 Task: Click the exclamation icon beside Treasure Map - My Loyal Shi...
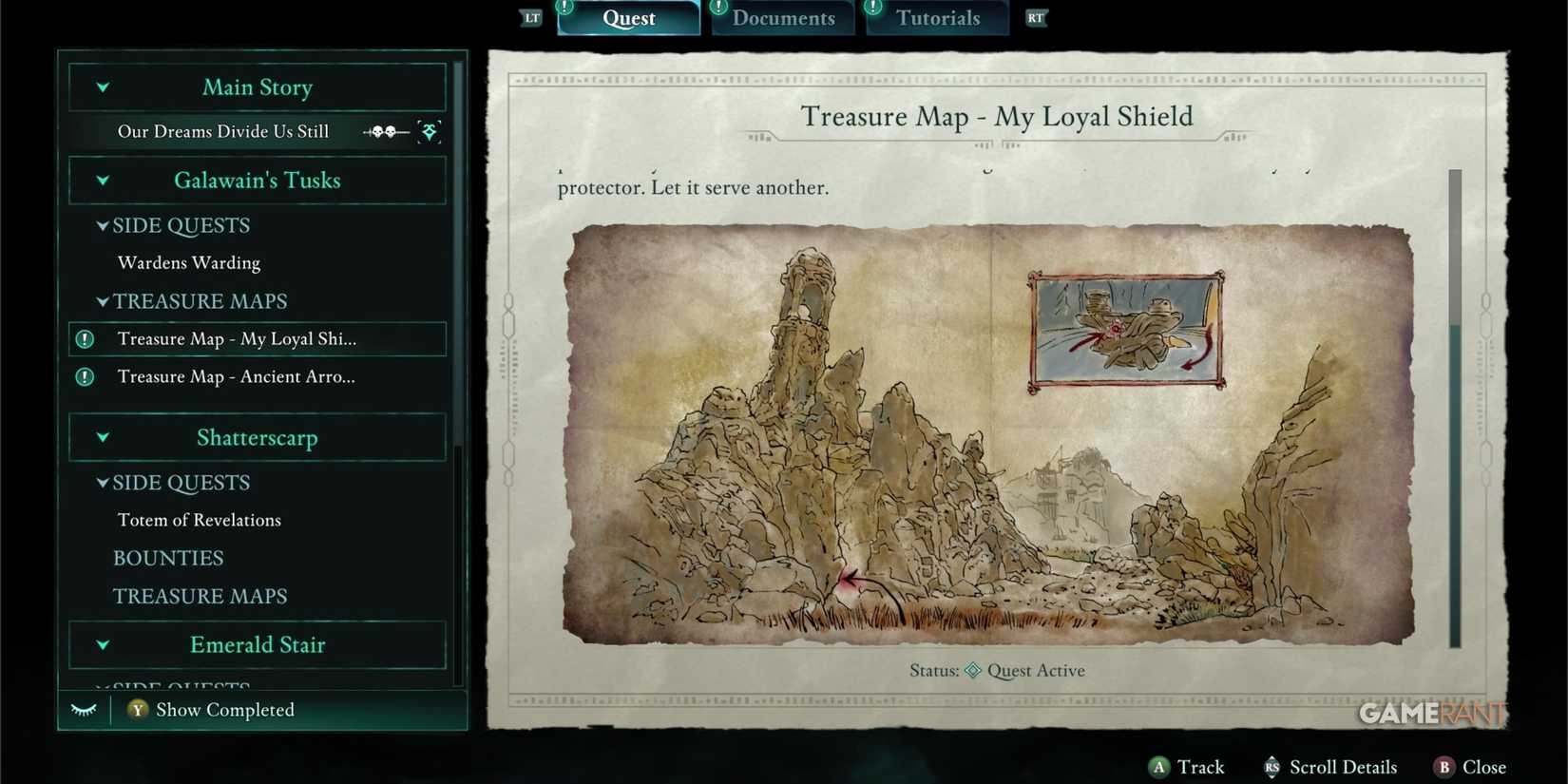(84, 339)
